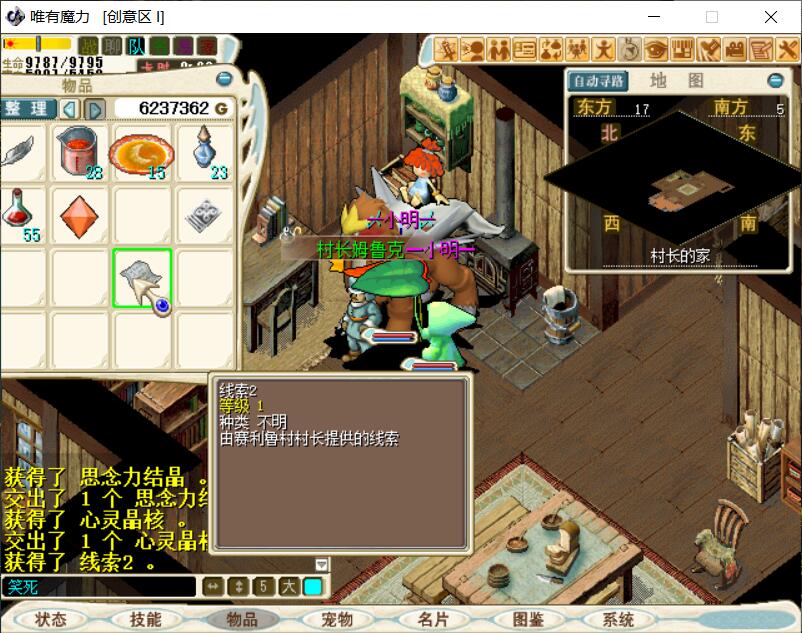Select the 线索2 clue item slot
This screenshot has width=802, height=633.
pos(141,278)
